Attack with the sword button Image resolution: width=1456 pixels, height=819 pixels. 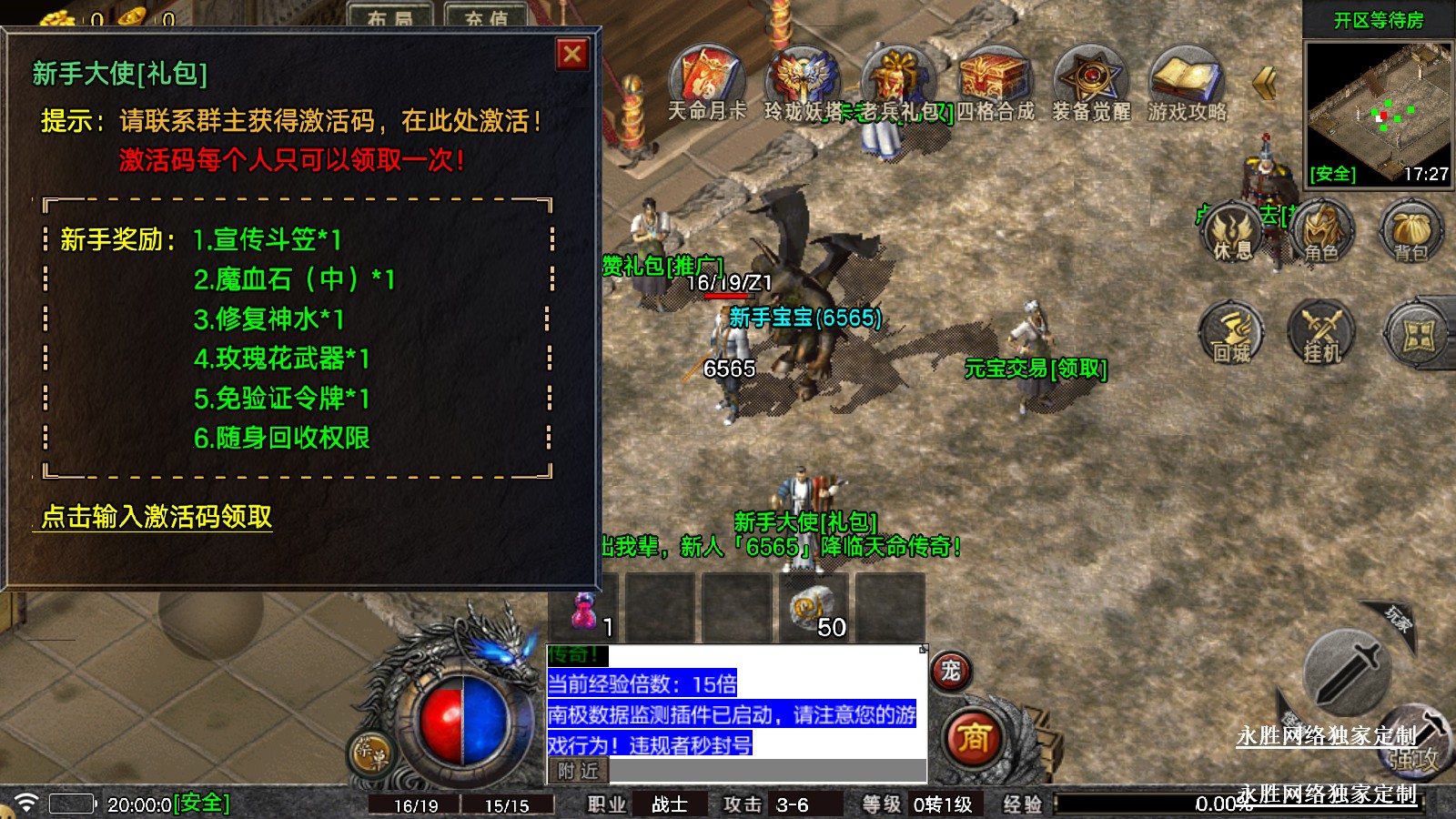tap(1346, 672)
